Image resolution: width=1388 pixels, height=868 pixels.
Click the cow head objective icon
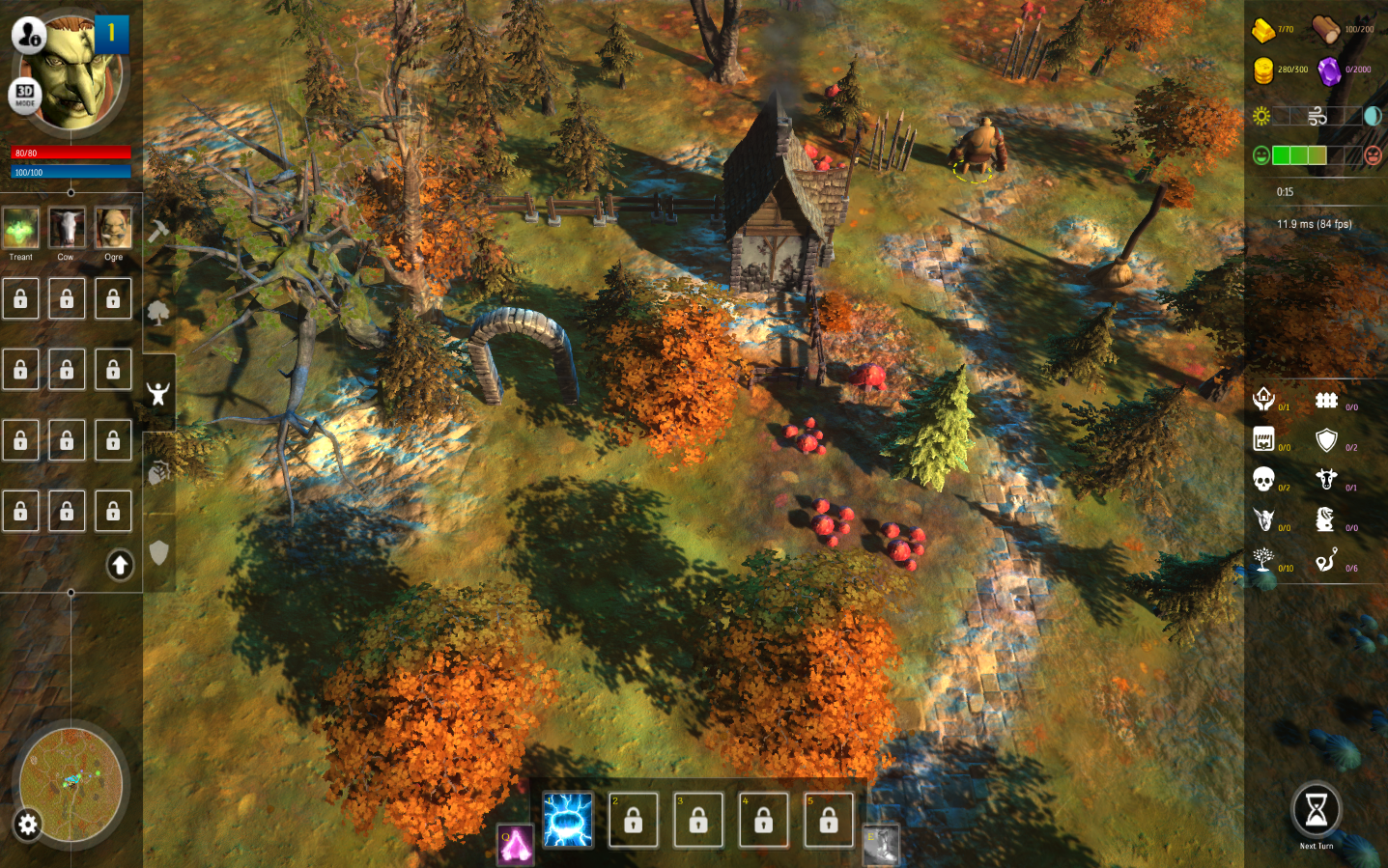(1326, 479)
